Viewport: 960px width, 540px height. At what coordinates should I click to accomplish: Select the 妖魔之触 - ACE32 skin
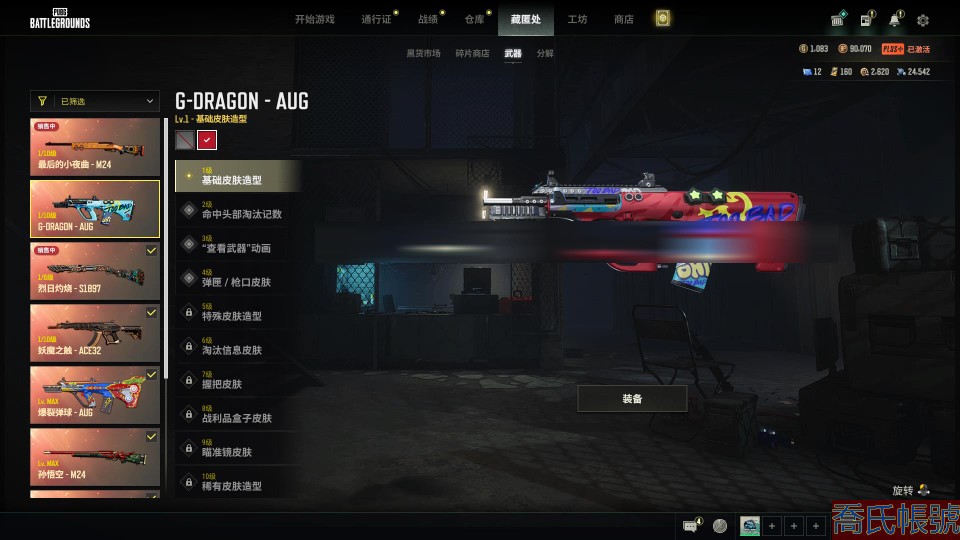(x=95, y=332)
